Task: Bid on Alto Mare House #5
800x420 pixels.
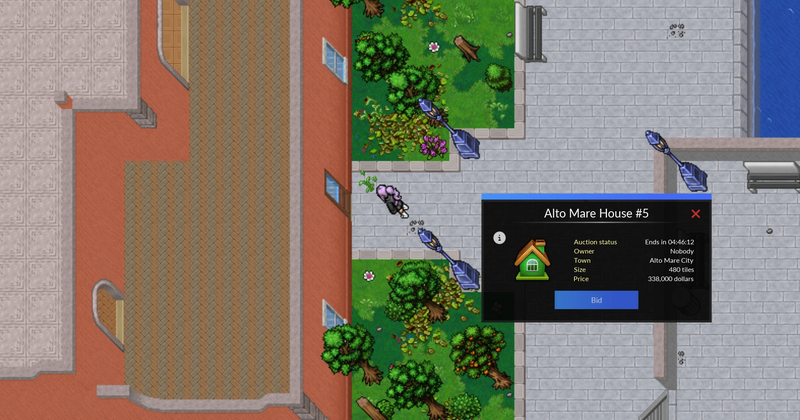Action: 596,300
